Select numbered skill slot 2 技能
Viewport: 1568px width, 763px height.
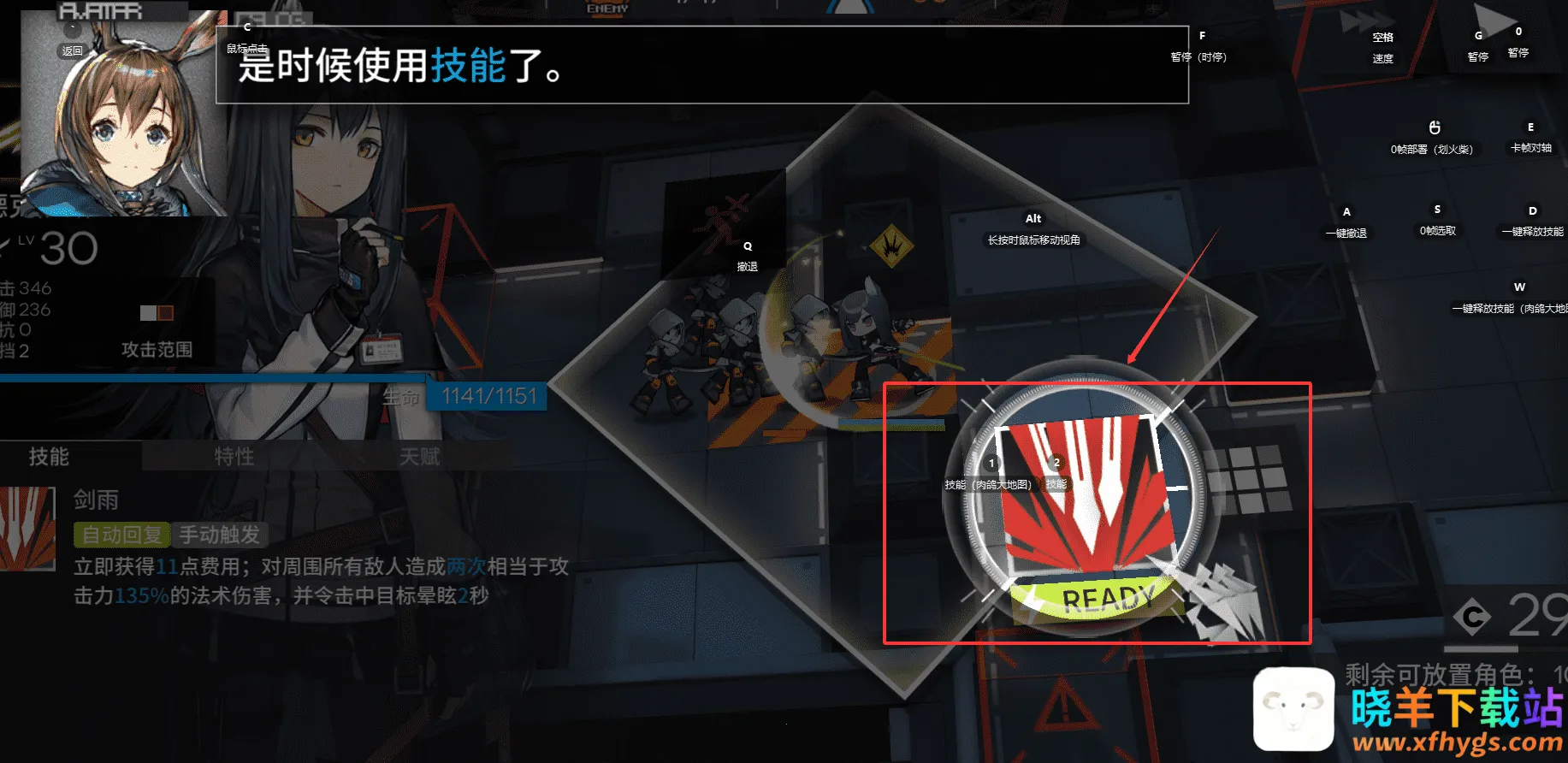pos(1057,464)
